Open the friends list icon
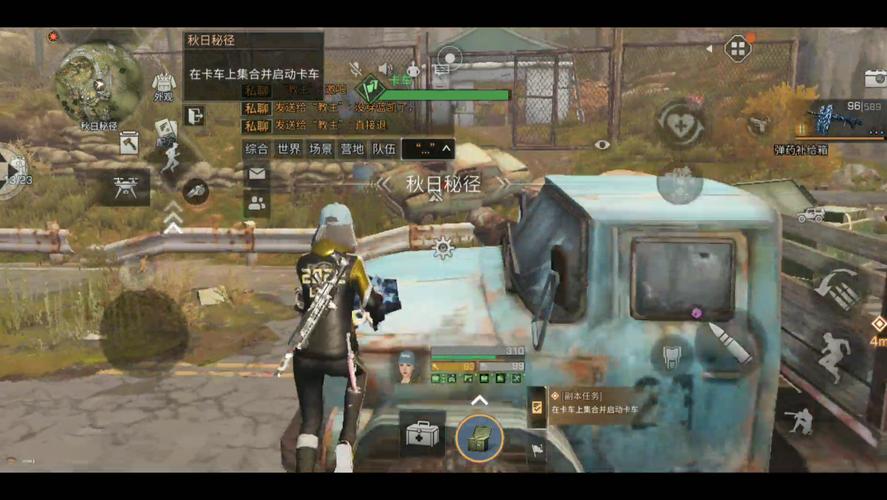Image resolution: width=887 pixels, height=500 pixels. click(x=257, y=203)
